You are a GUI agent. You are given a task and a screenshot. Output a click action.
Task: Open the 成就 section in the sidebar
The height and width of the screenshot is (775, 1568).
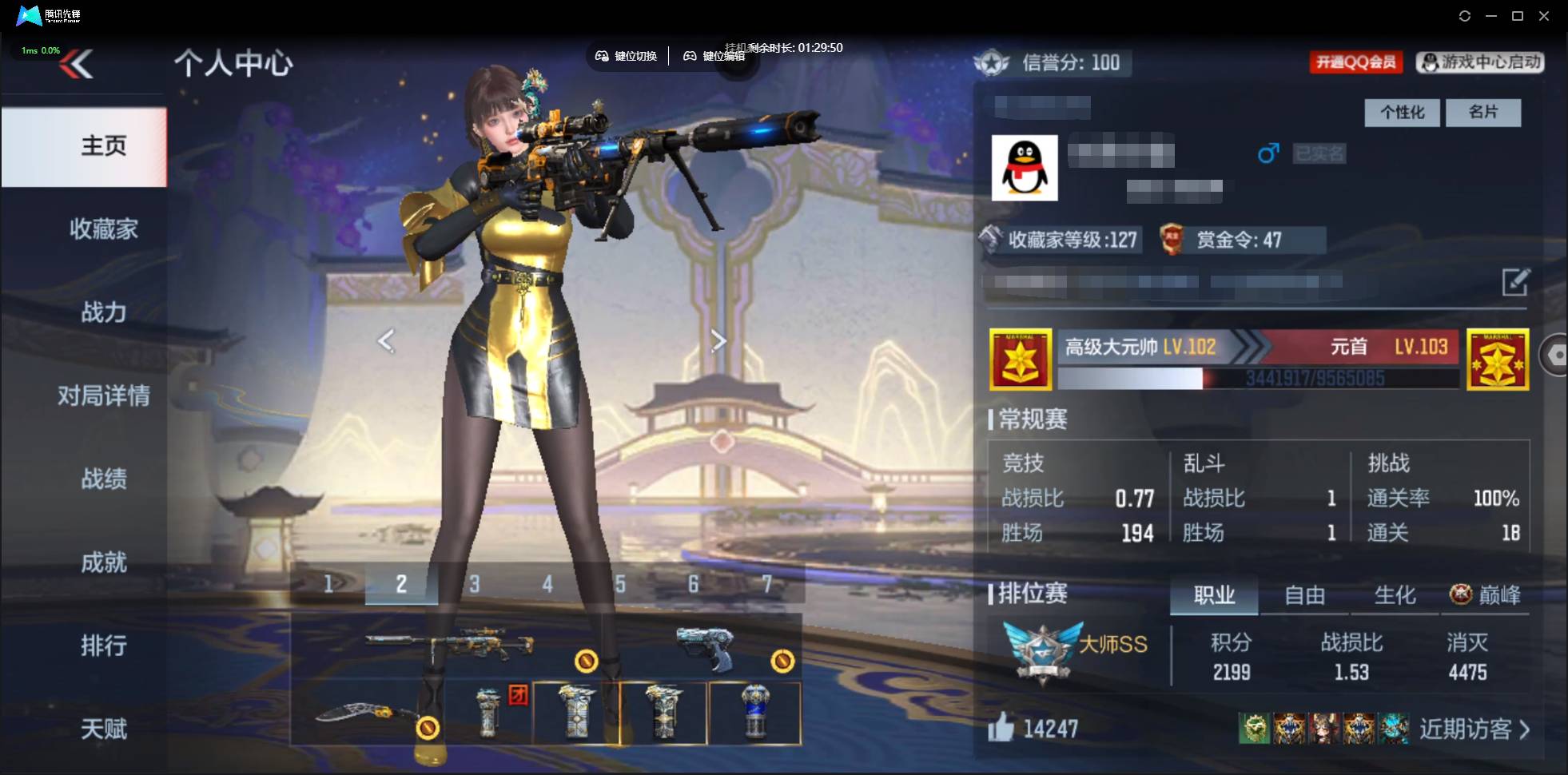[x=105, y=563]
